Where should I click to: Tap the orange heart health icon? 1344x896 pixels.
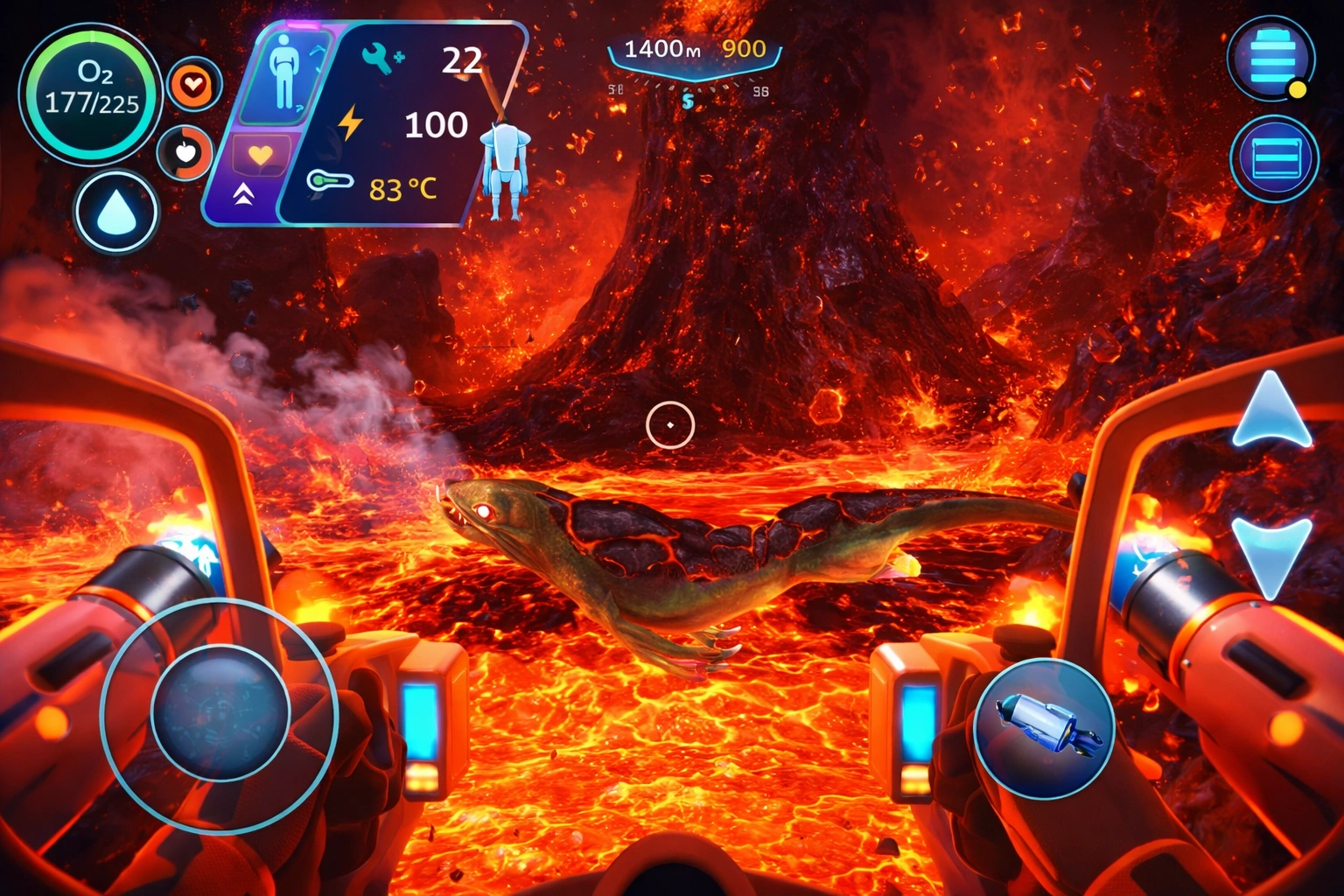click(x=193, y=85)
